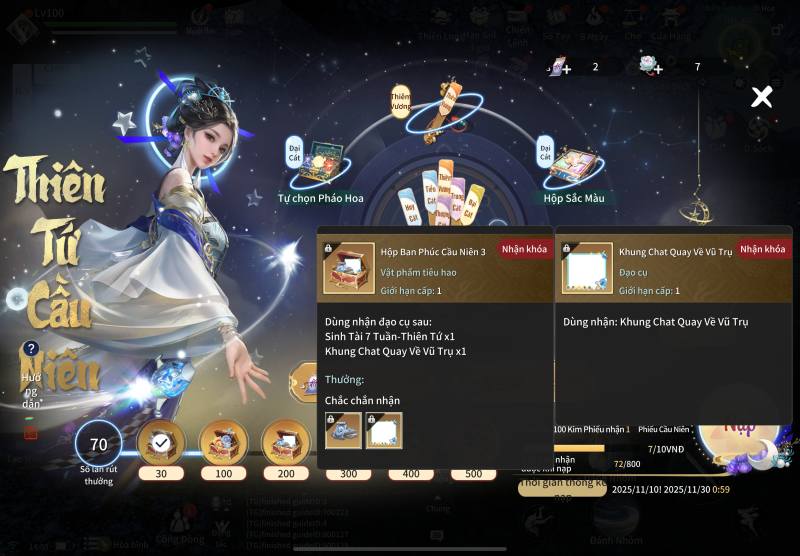The width and height of the screenshot is (800, 556).
Task: Click the Sinh Tài reward icon under Chắc chắn nhận
Action: (343, 430)
